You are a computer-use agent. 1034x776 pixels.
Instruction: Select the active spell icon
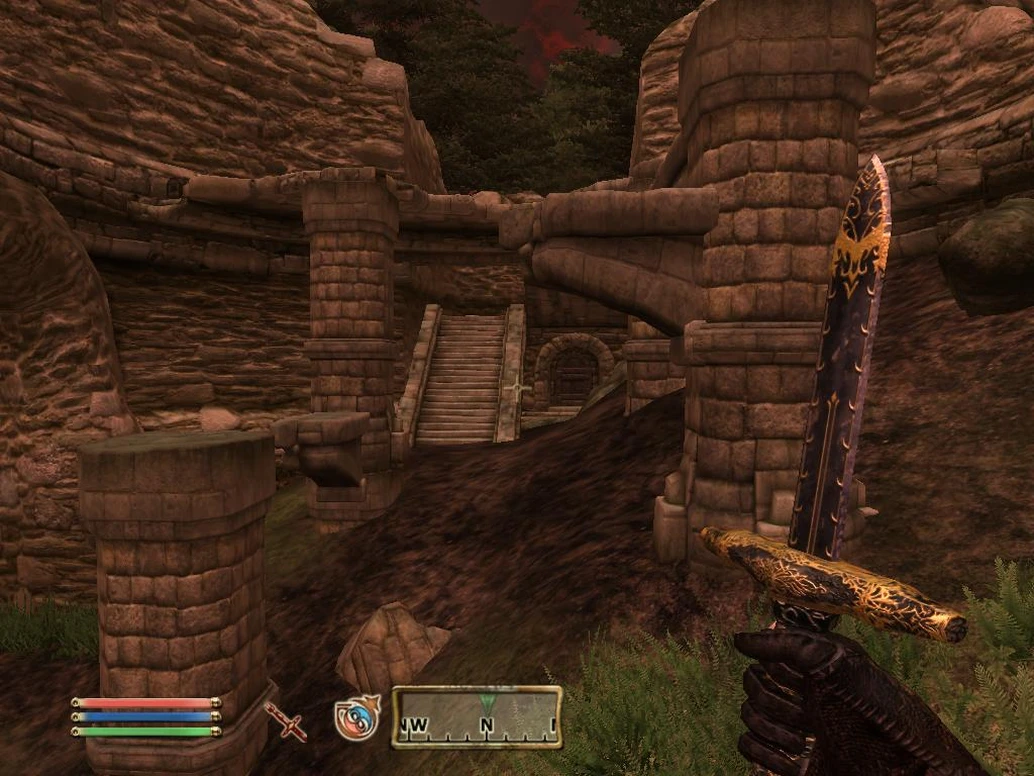pyautogui.click(x=356, y=718)
